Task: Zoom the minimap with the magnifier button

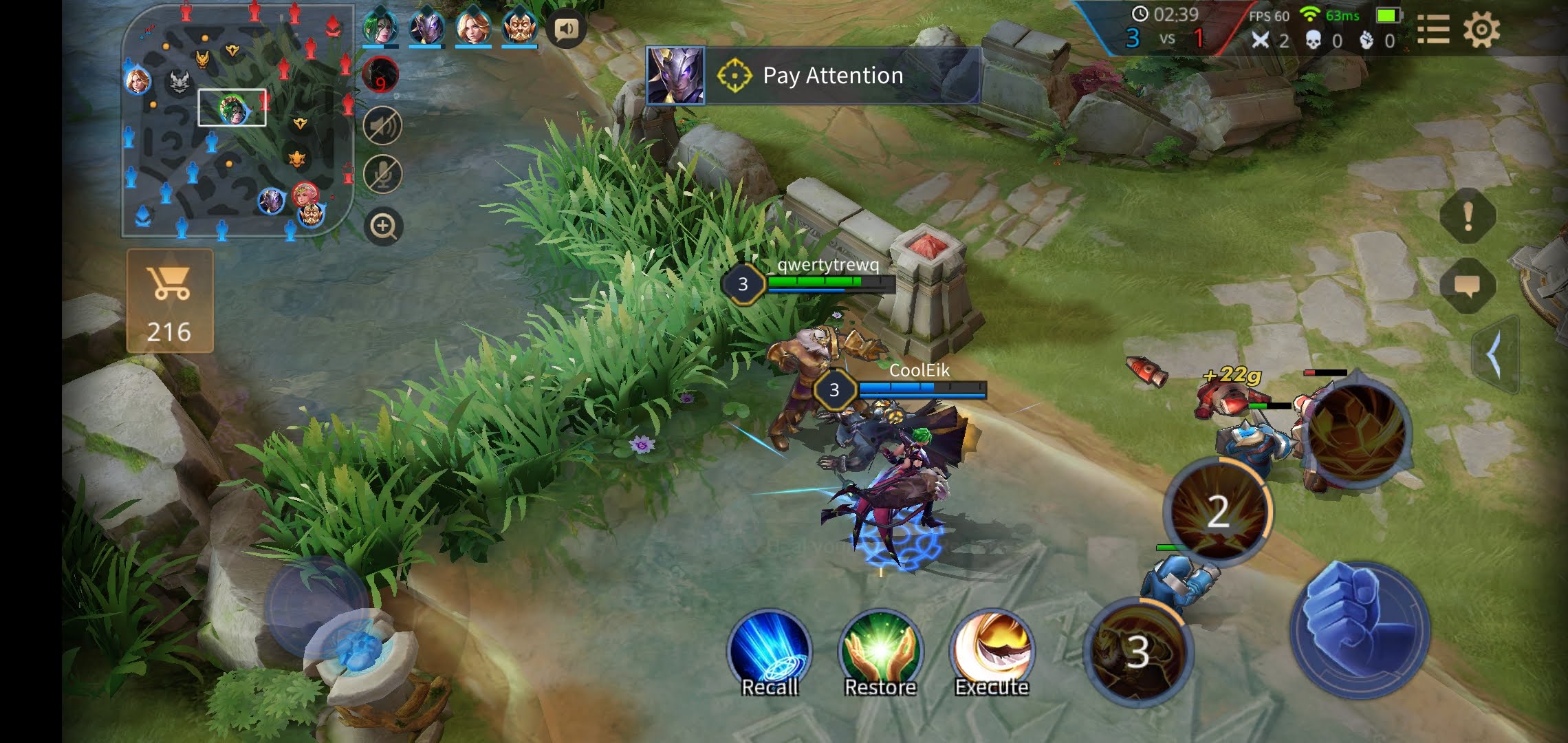Action: pos(383,226)
